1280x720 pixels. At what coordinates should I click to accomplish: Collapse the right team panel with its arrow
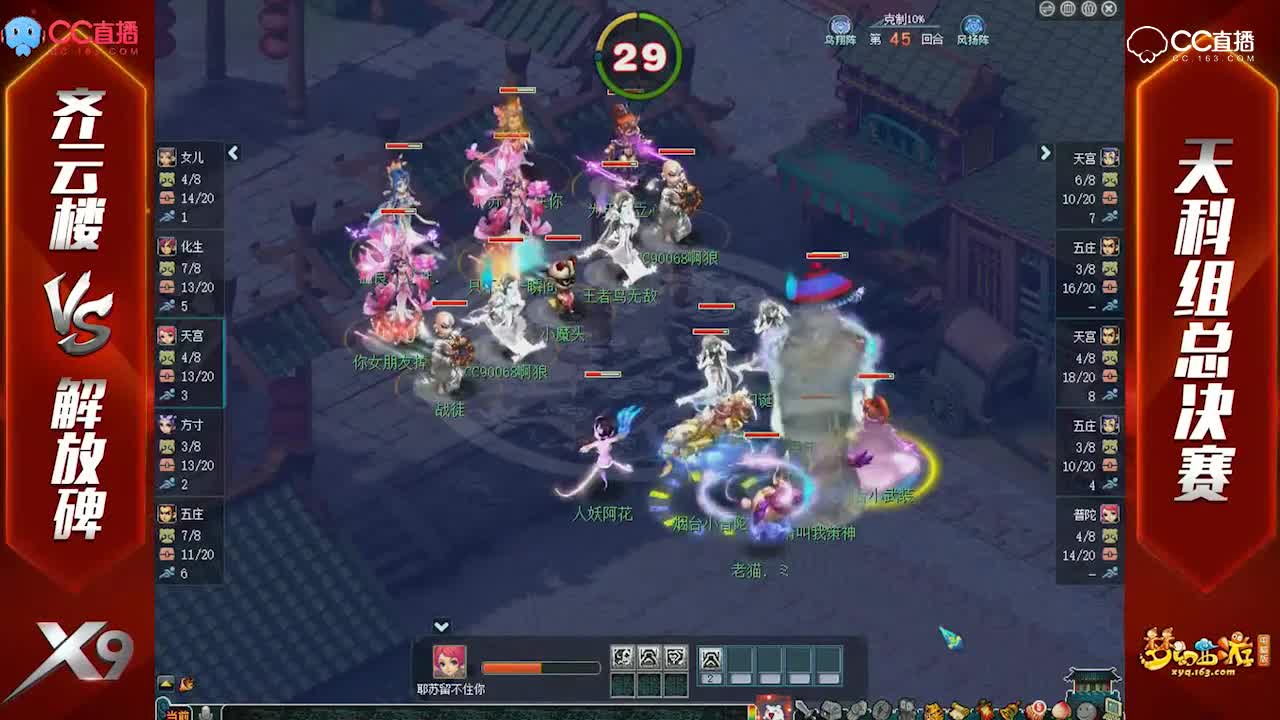pos(1046,153)
